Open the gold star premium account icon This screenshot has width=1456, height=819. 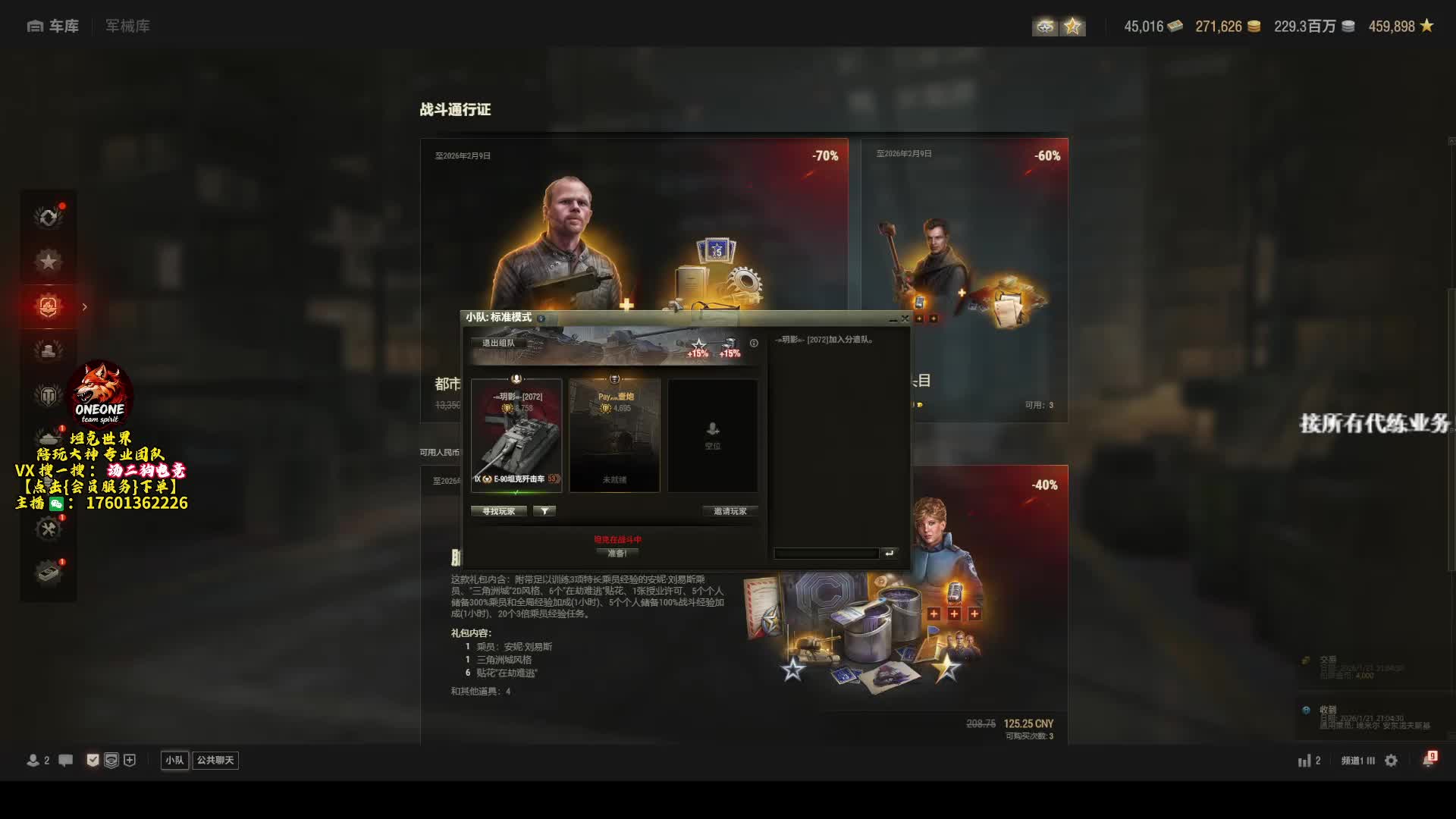(1072, 27)
